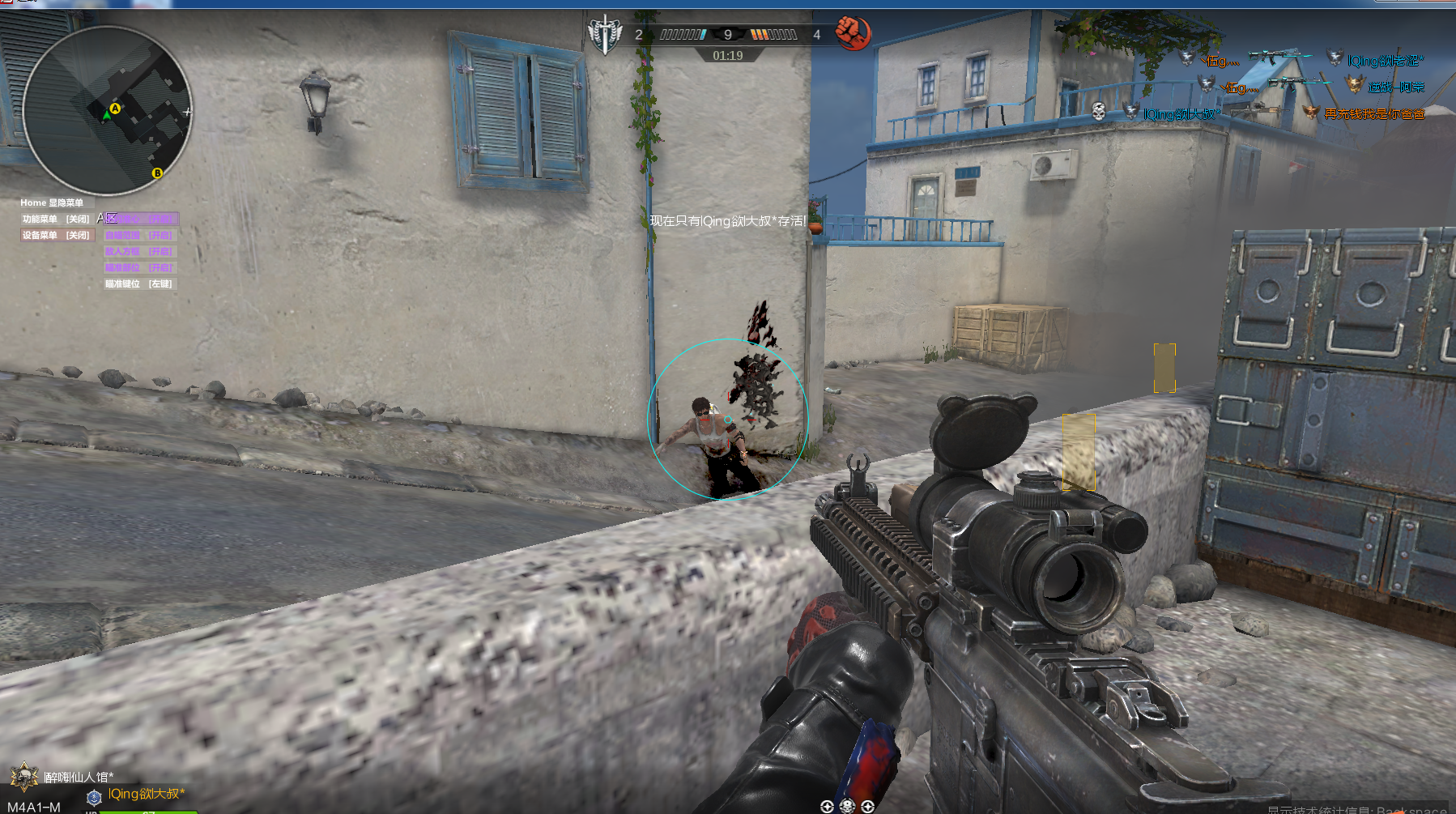
Task: Toggle the 敌人方框 option
Action: tap(139, 251)
